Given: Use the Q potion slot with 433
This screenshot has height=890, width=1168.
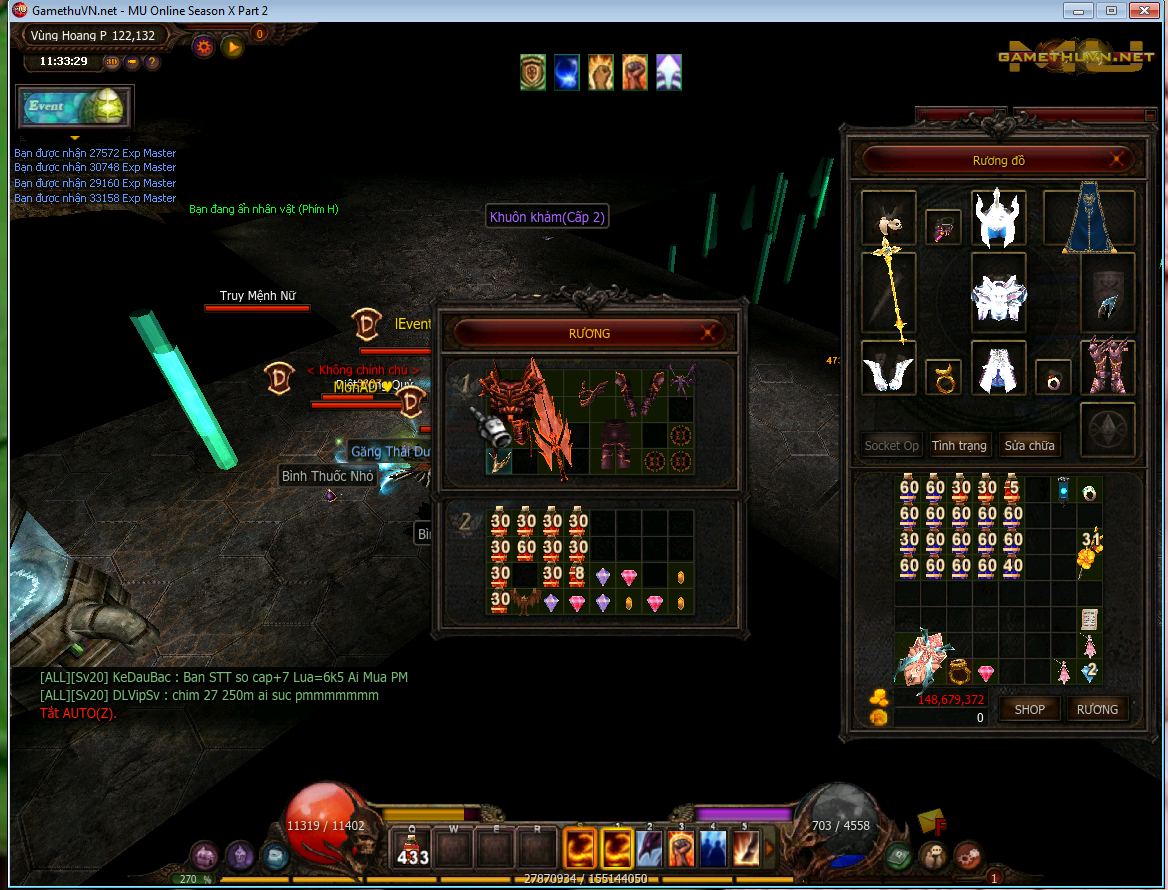Looking at the screenshot, I should [x=411, y=850].
